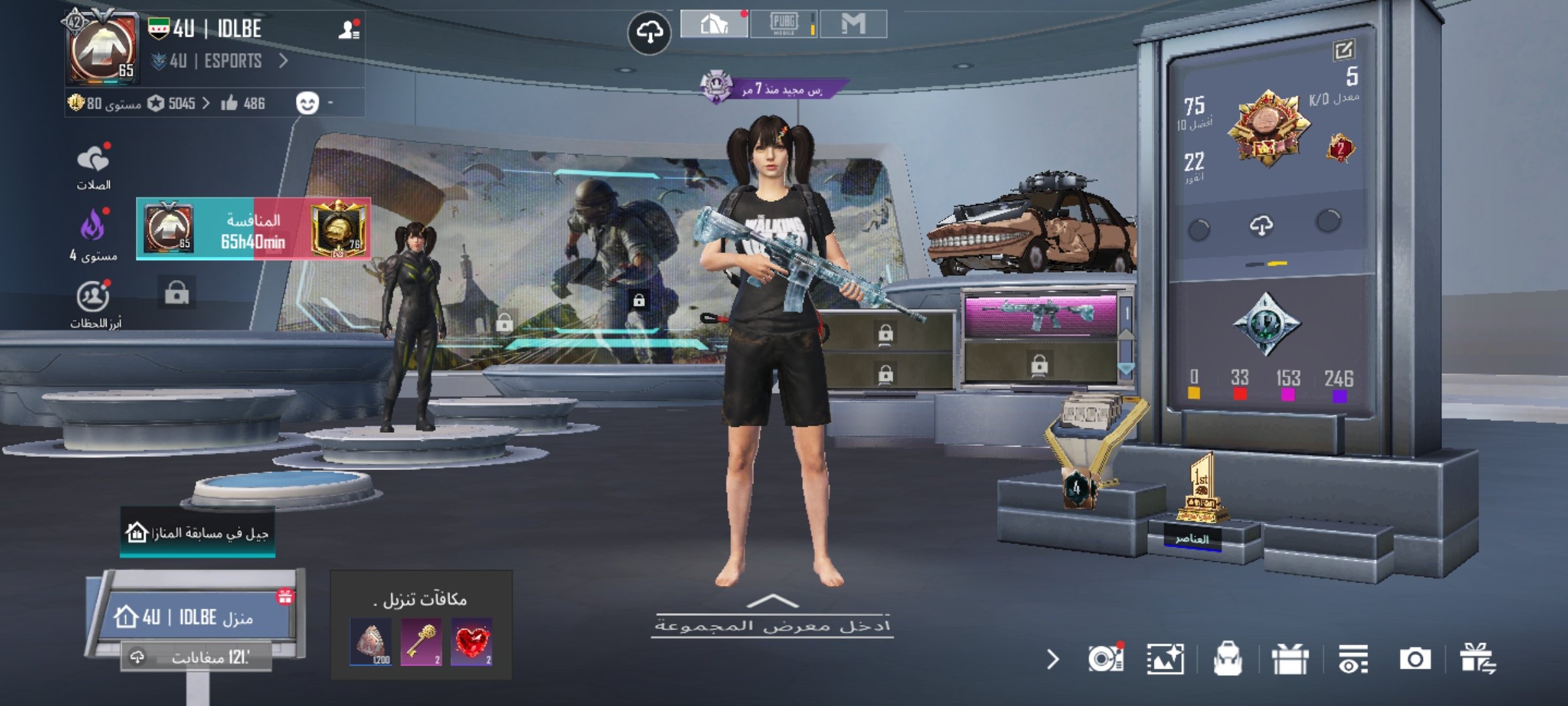Open the competition 65h40min banner
The image size is (1568, 706).
pyautogui.click(x=253, y=229)
